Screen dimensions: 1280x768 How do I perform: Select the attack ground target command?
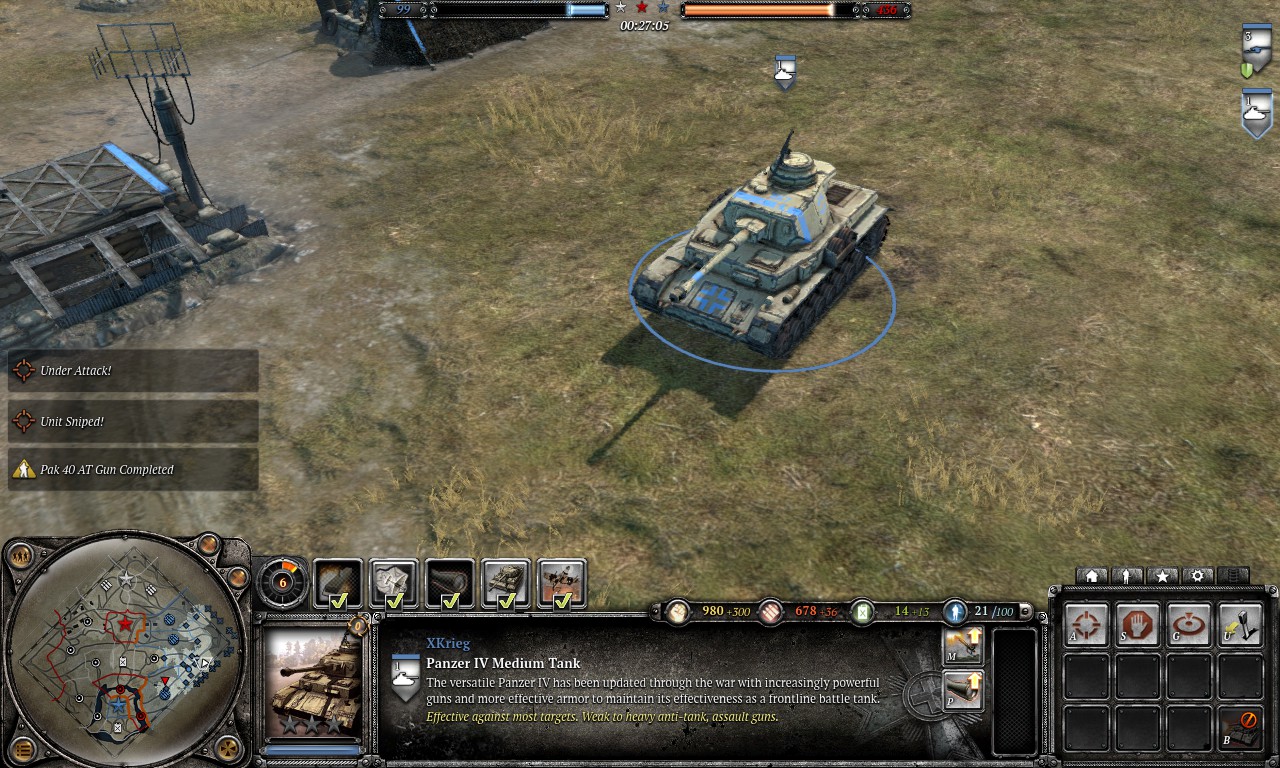pyautogui.click(x=1189, y=625)
